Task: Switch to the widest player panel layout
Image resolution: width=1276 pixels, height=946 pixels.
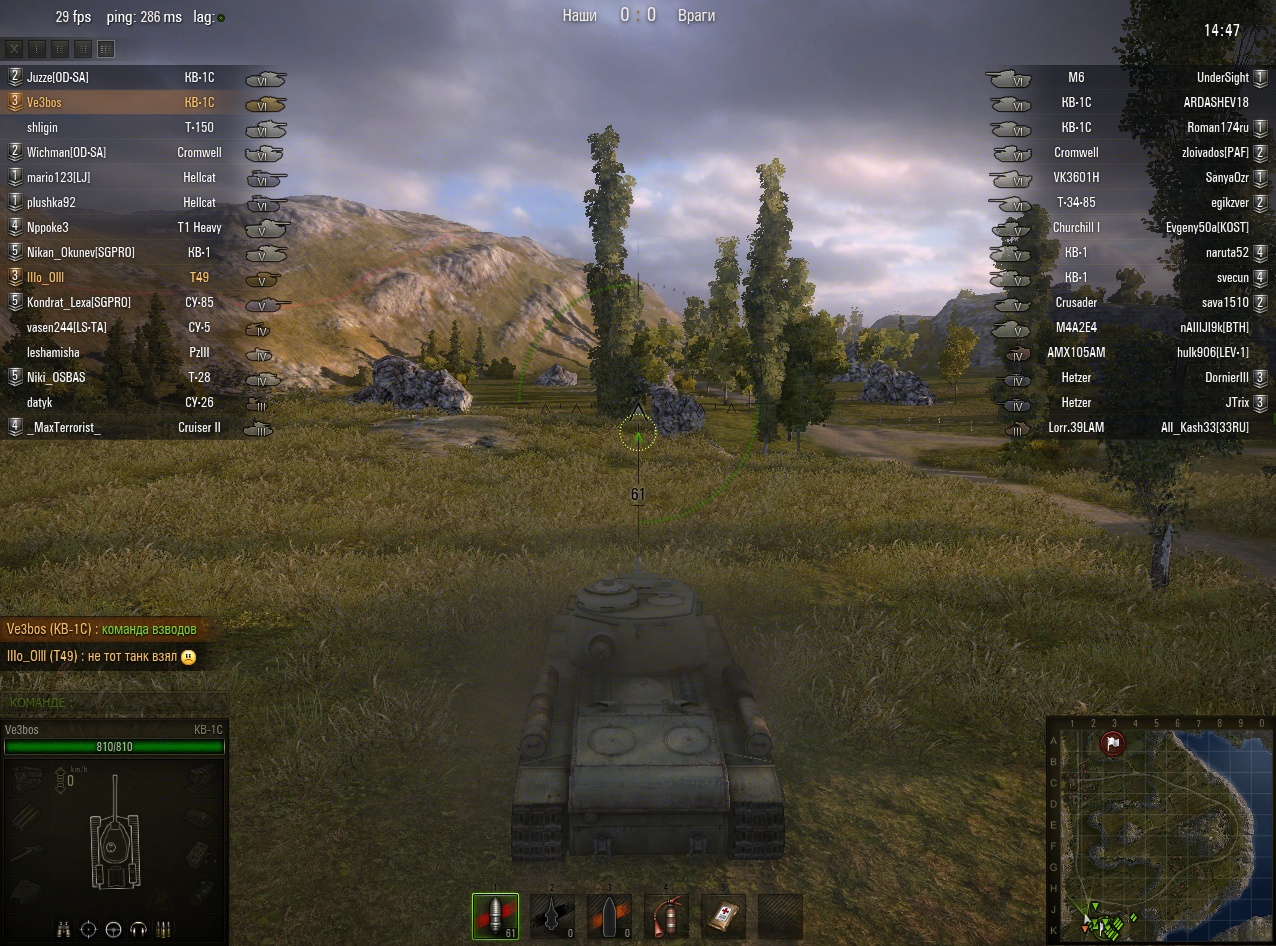Action: tap(106, 49)
